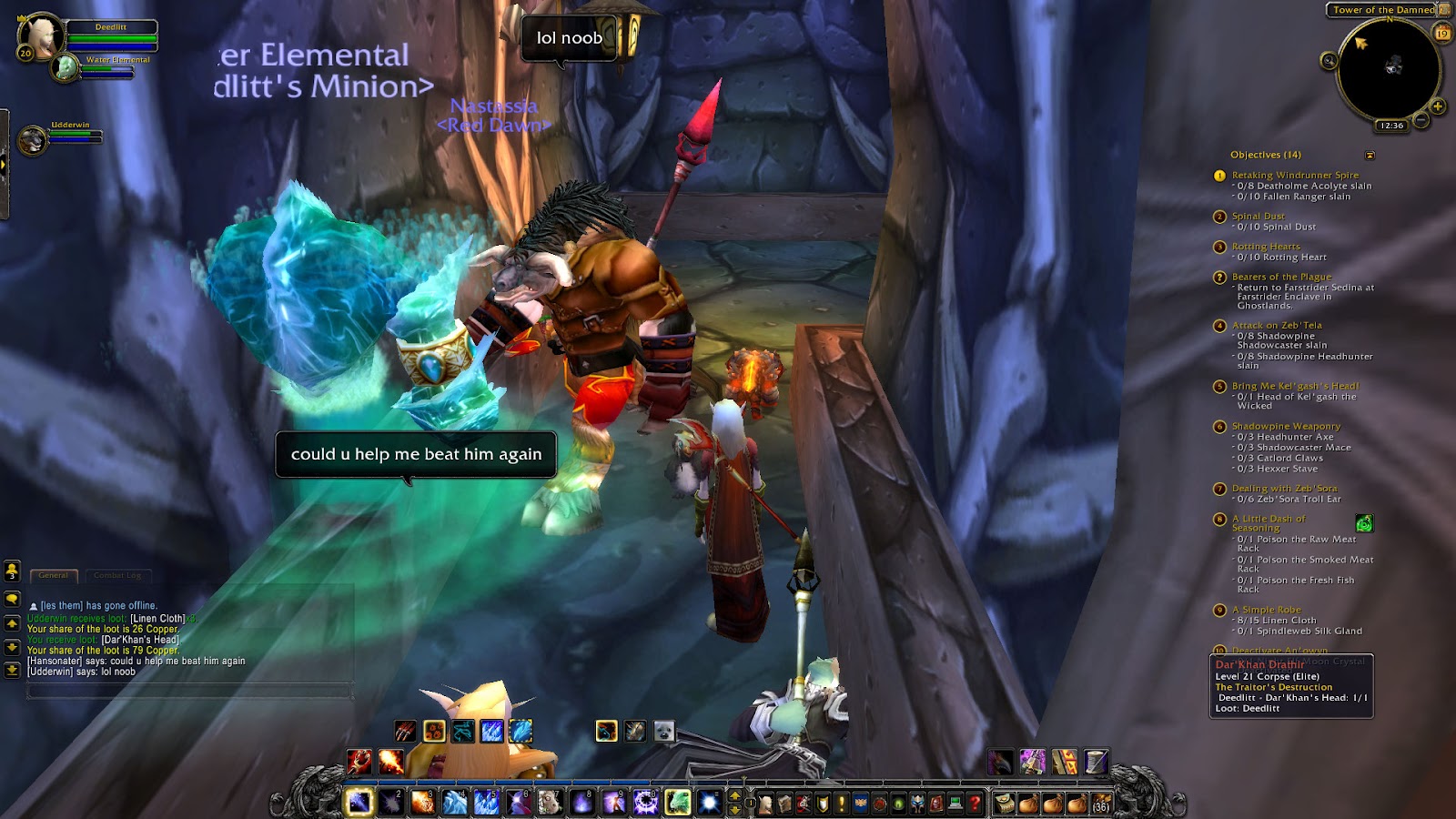The height and width of the screenshot is (819, 1456).
Task: Open the backpack icon in the bag bar
Action: [1102, 803]
